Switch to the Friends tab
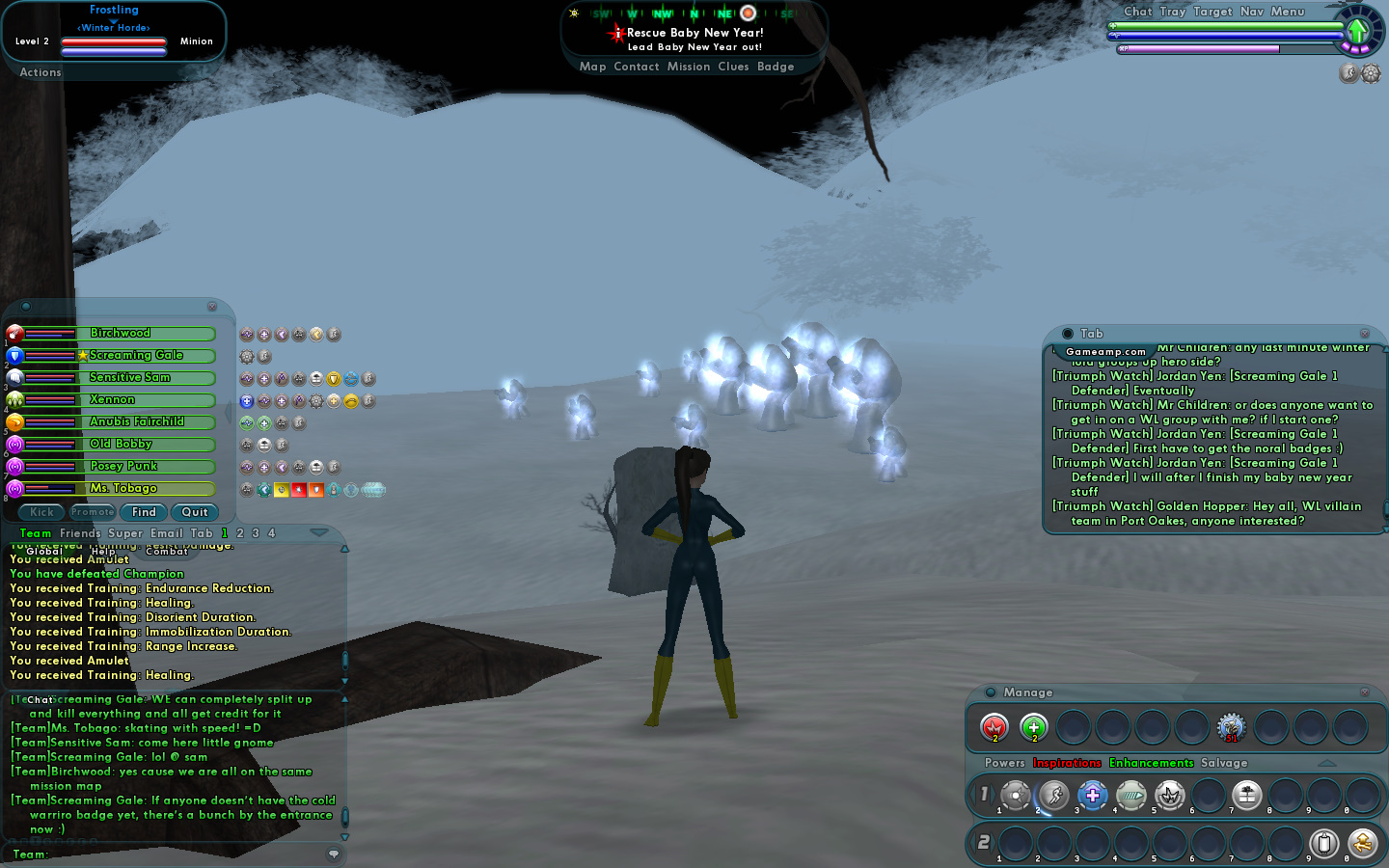Screen dimensions: 1389x868 79,533
